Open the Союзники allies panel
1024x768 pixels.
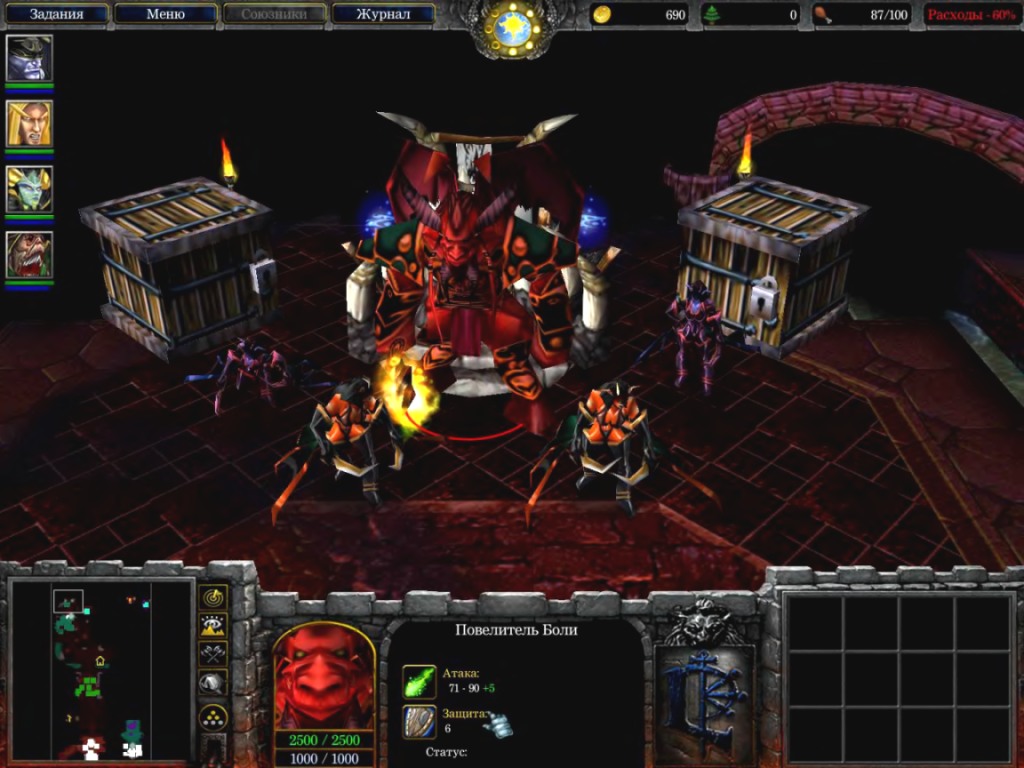275,14
